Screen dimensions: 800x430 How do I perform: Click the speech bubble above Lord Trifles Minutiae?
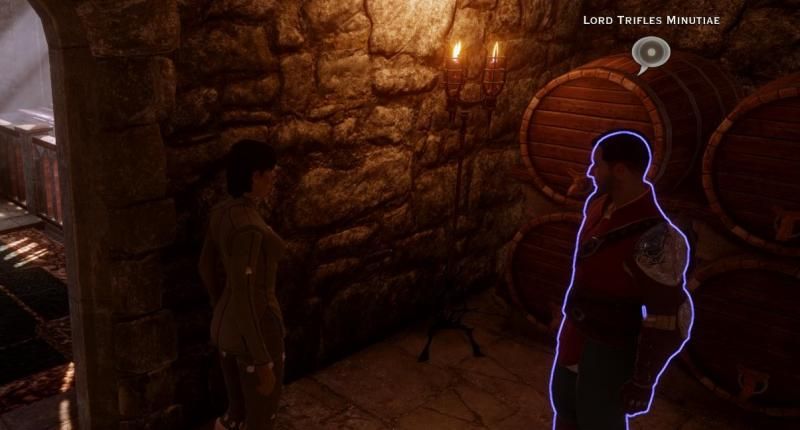651,53
